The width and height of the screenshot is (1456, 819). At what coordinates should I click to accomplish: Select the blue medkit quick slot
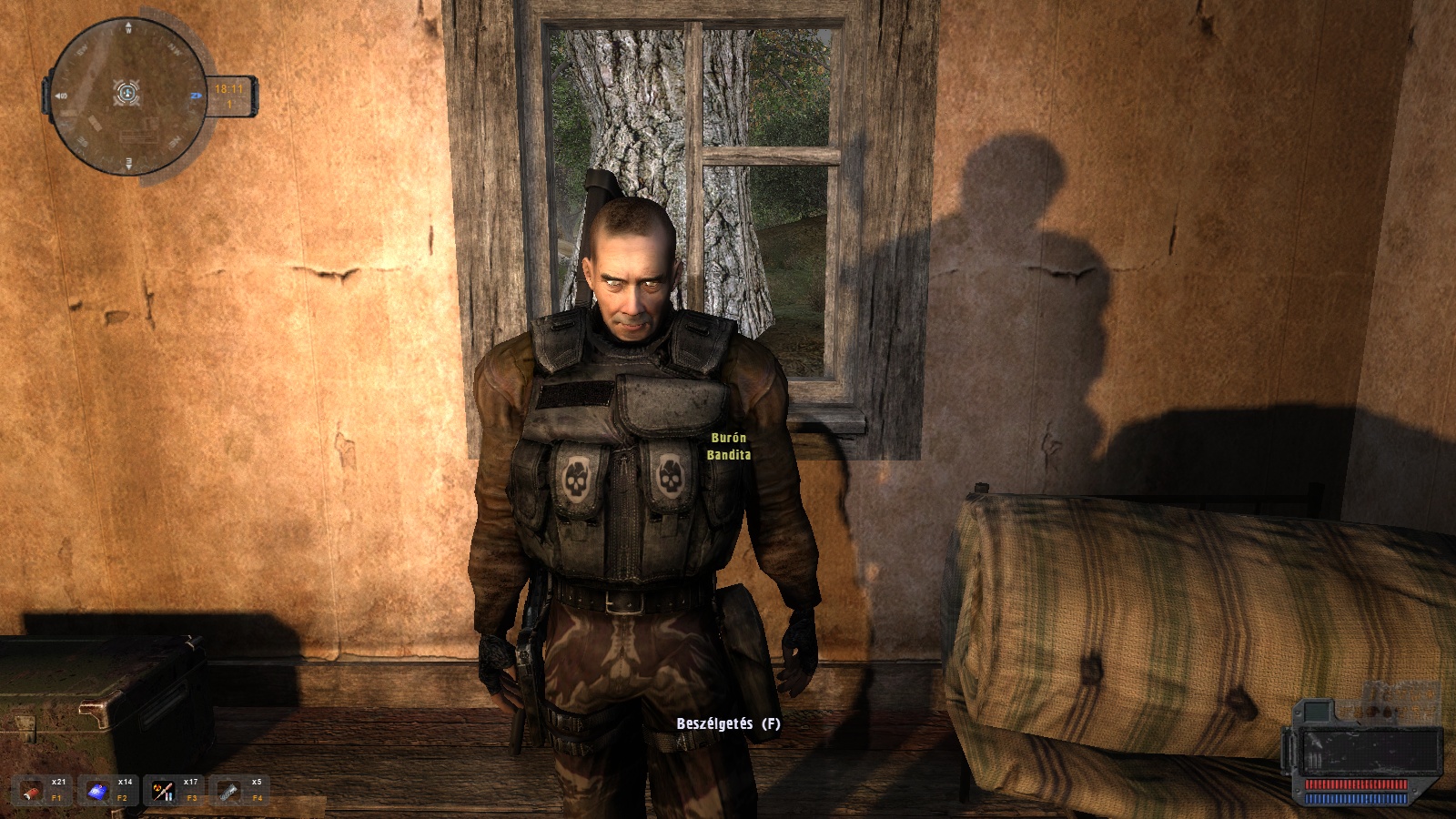click(98, 791)
